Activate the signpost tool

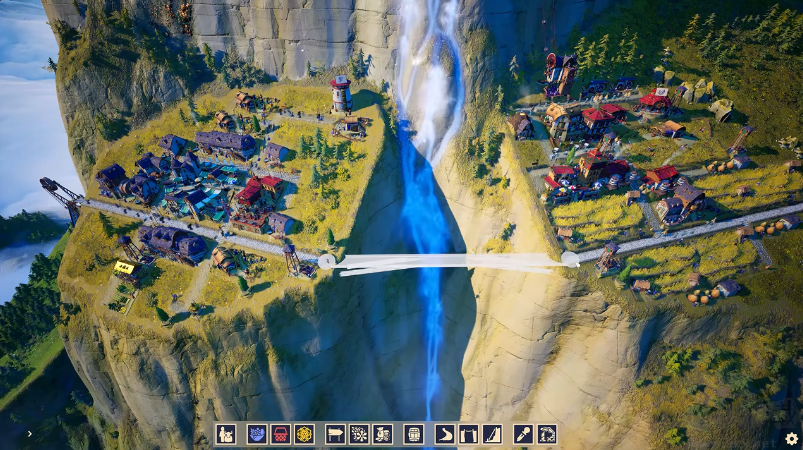336,434
